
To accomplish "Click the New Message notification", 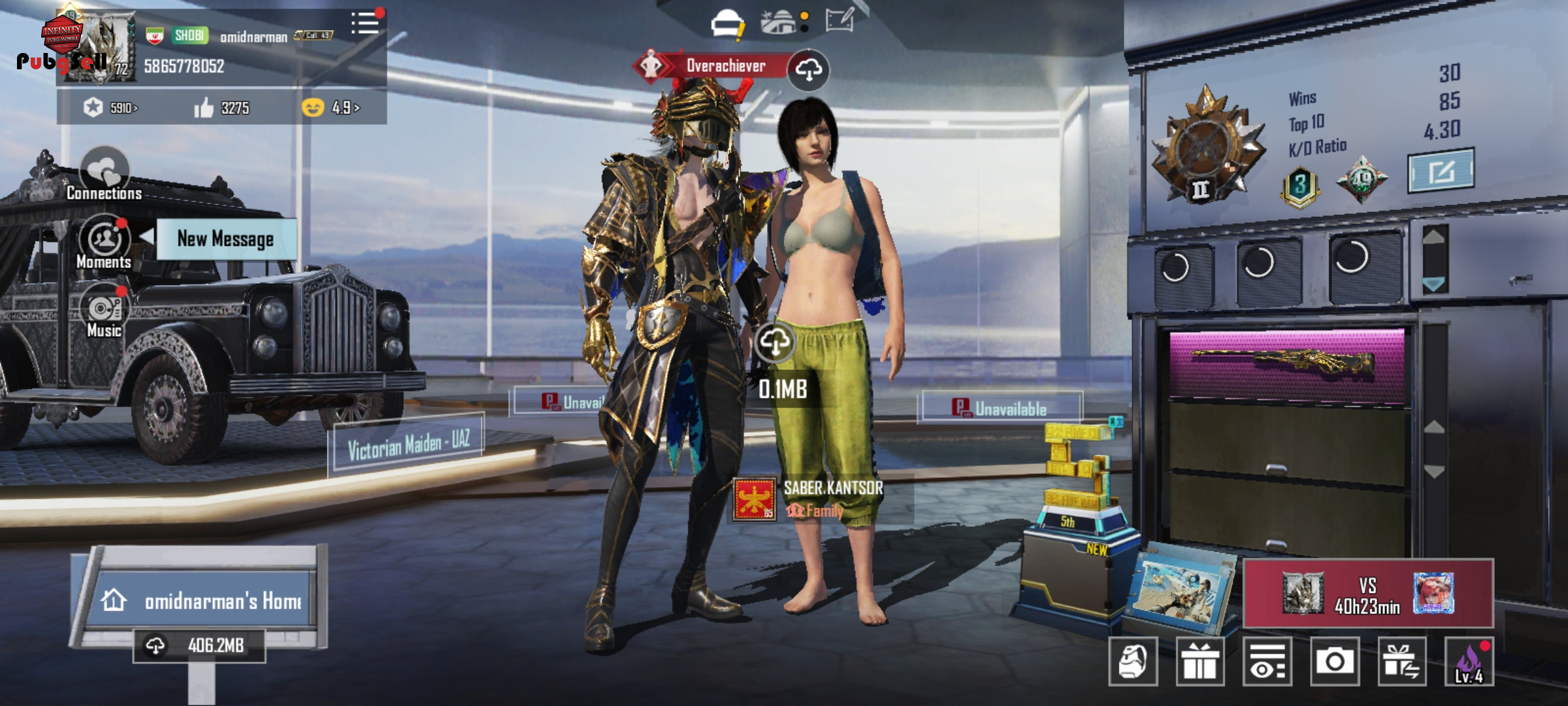I will pyautogui.click(x=225, y=239).
